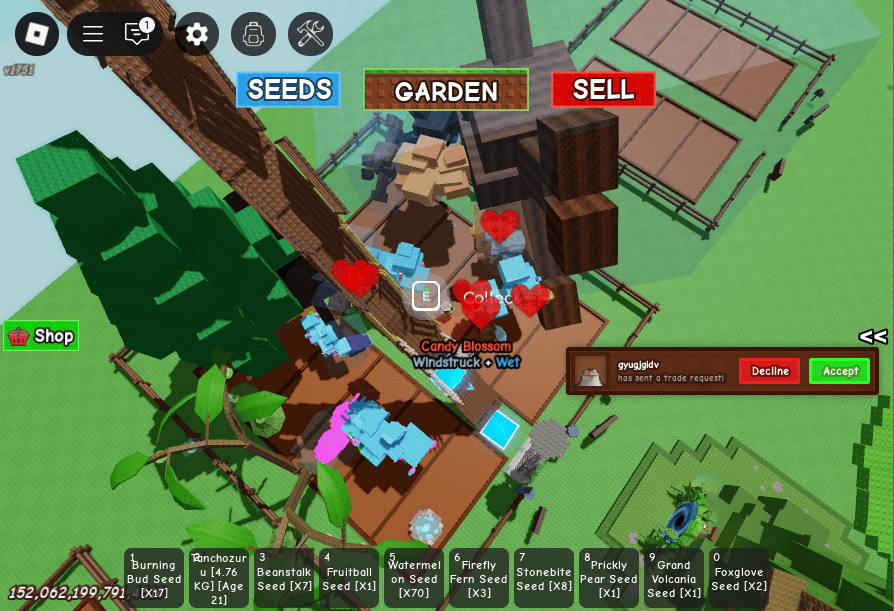Equip the Beanstalk Seed slot
The height and width of the screenshot is (611, 894).
tap(284, 578)
